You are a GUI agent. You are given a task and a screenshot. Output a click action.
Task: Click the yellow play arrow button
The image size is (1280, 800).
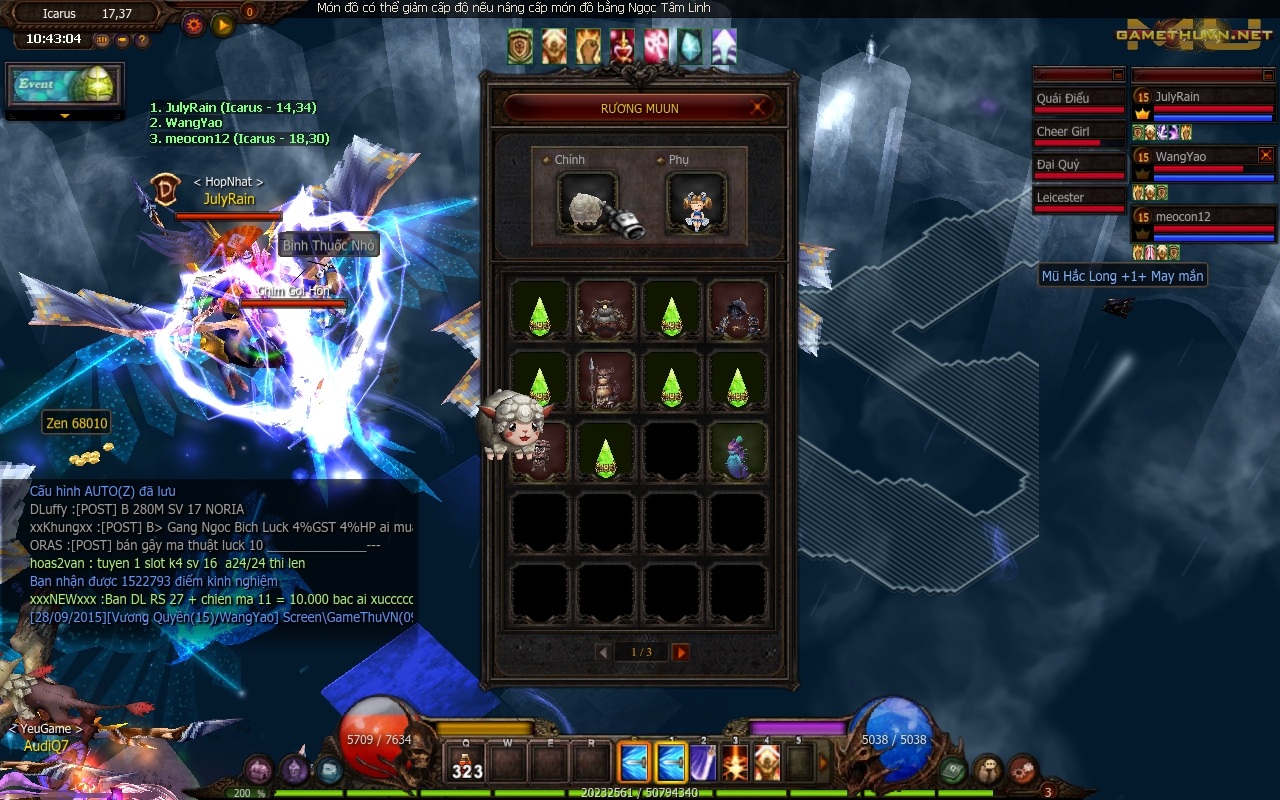click(222, 24)
